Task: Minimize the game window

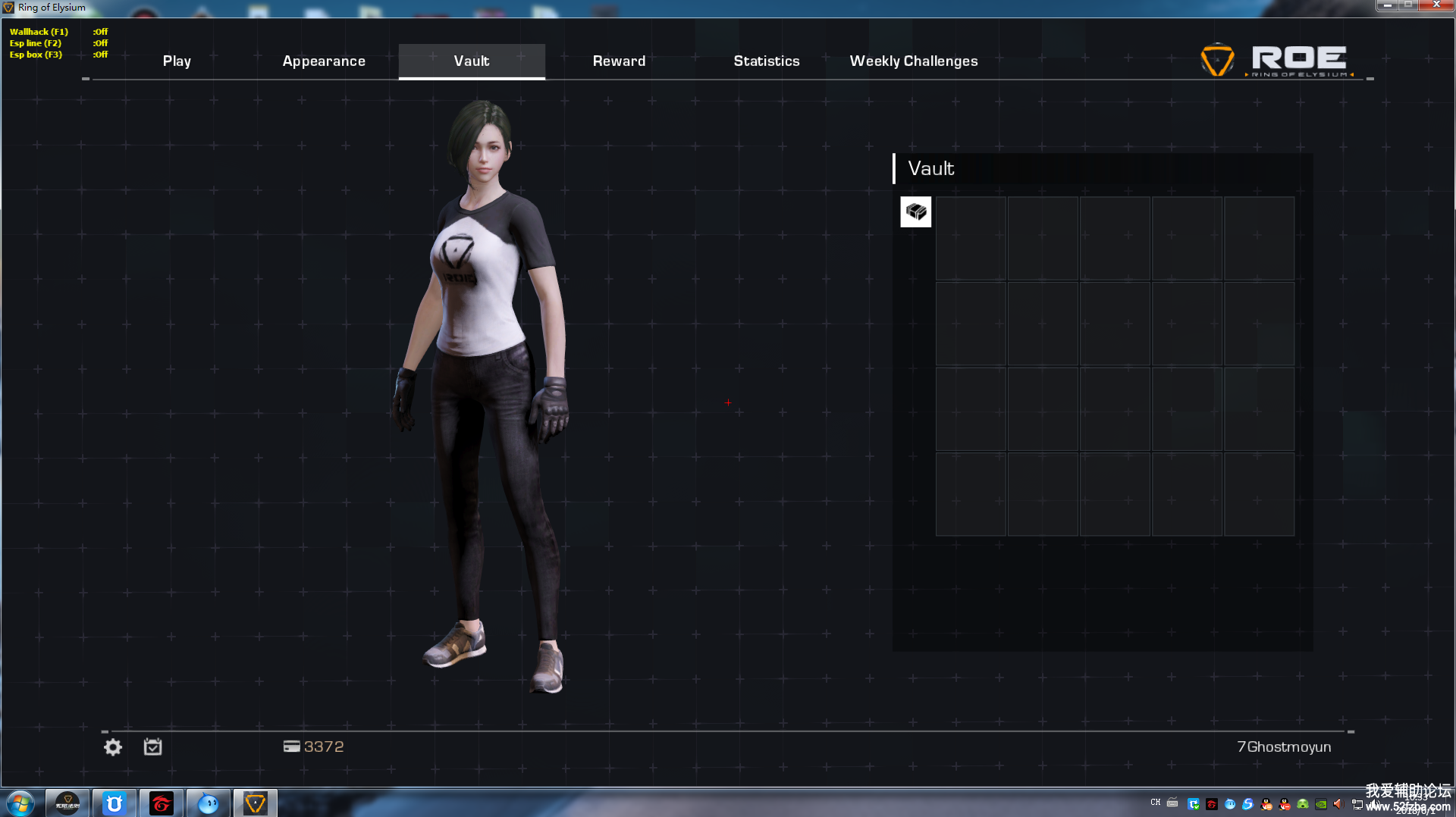Action: pos(1387,5)
